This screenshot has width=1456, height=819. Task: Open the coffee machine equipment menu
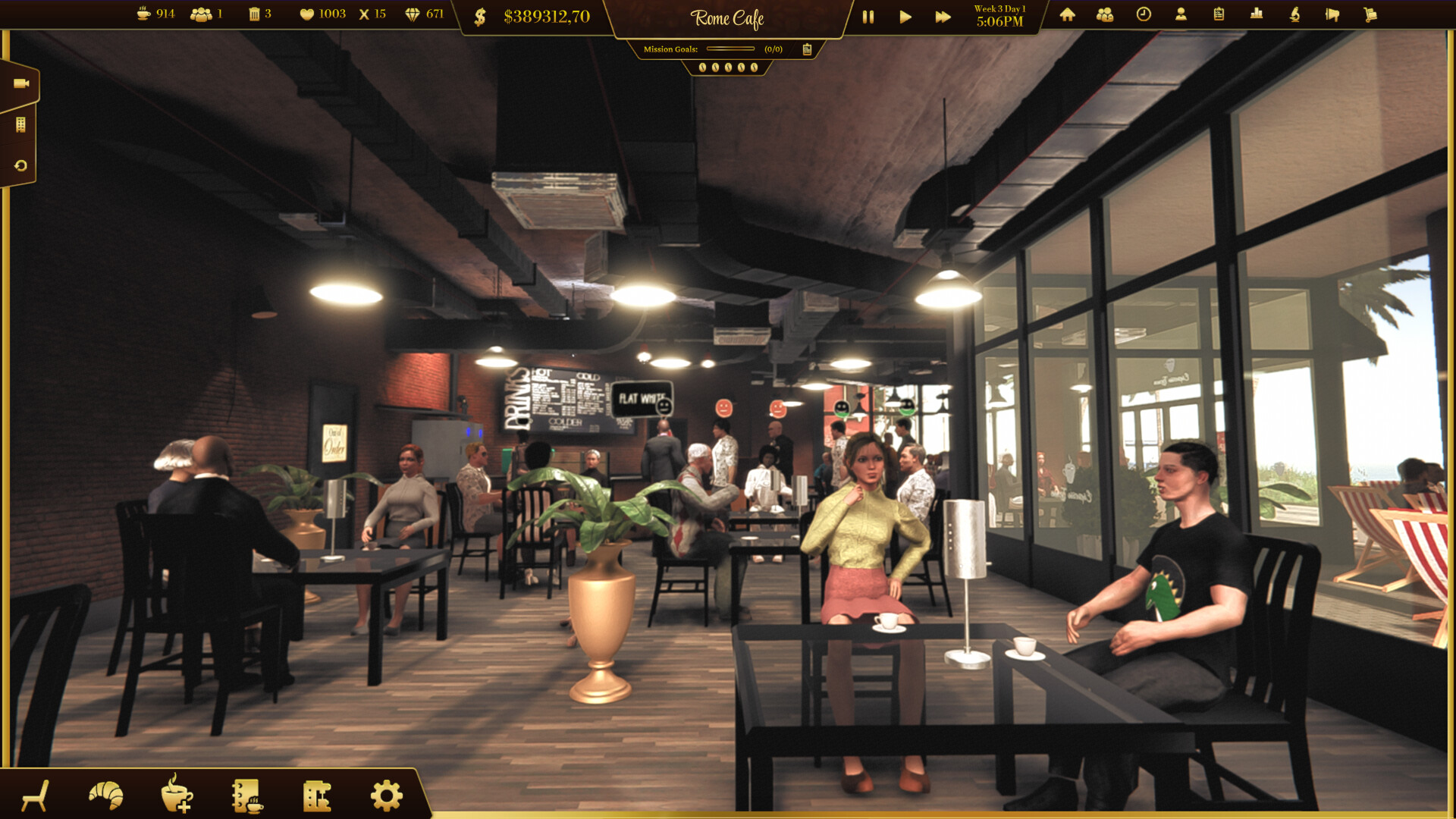(x=317, y=795)
